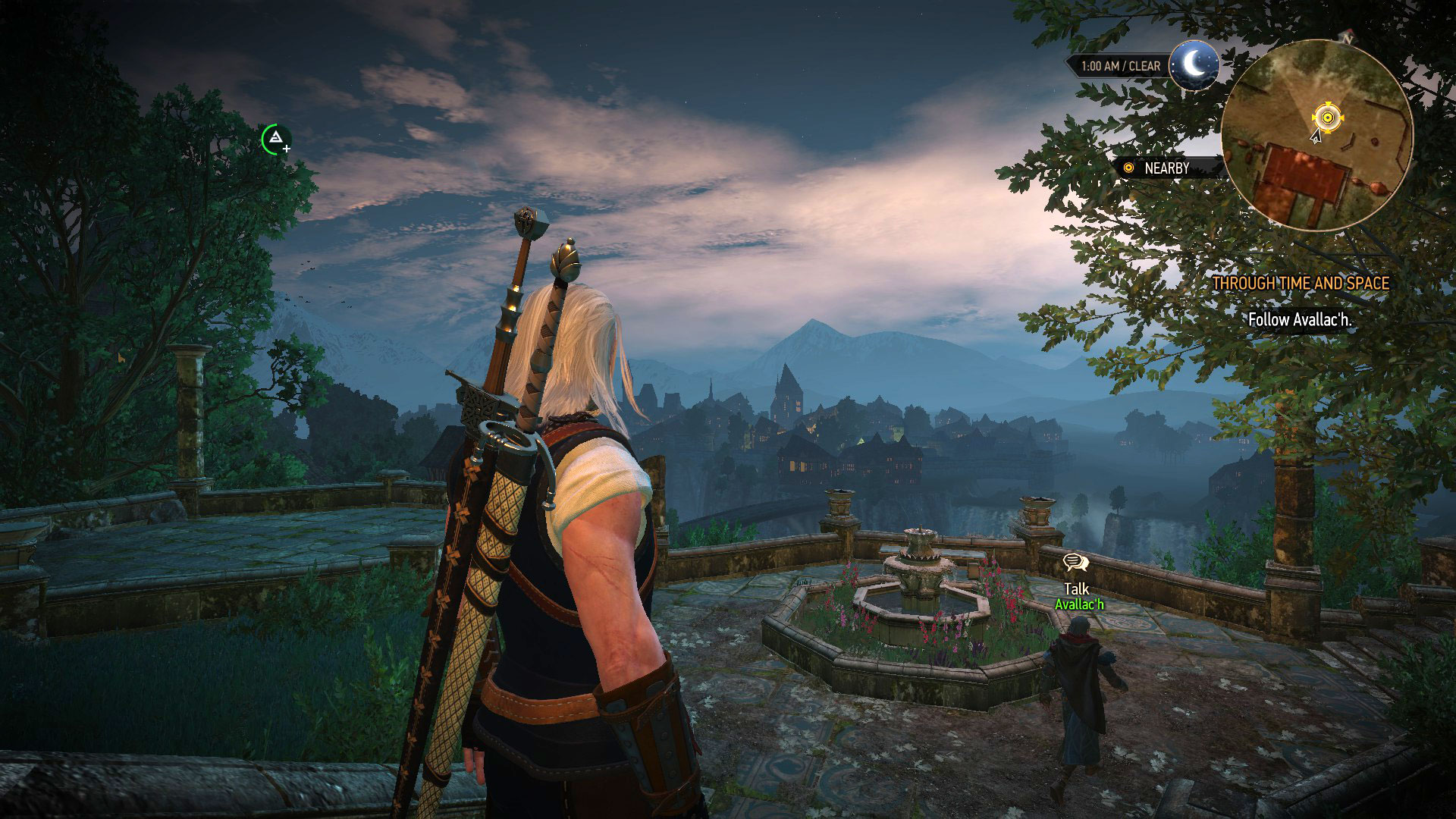
Task: Select the Axii sign icon
Action: (x=276, y=138)
